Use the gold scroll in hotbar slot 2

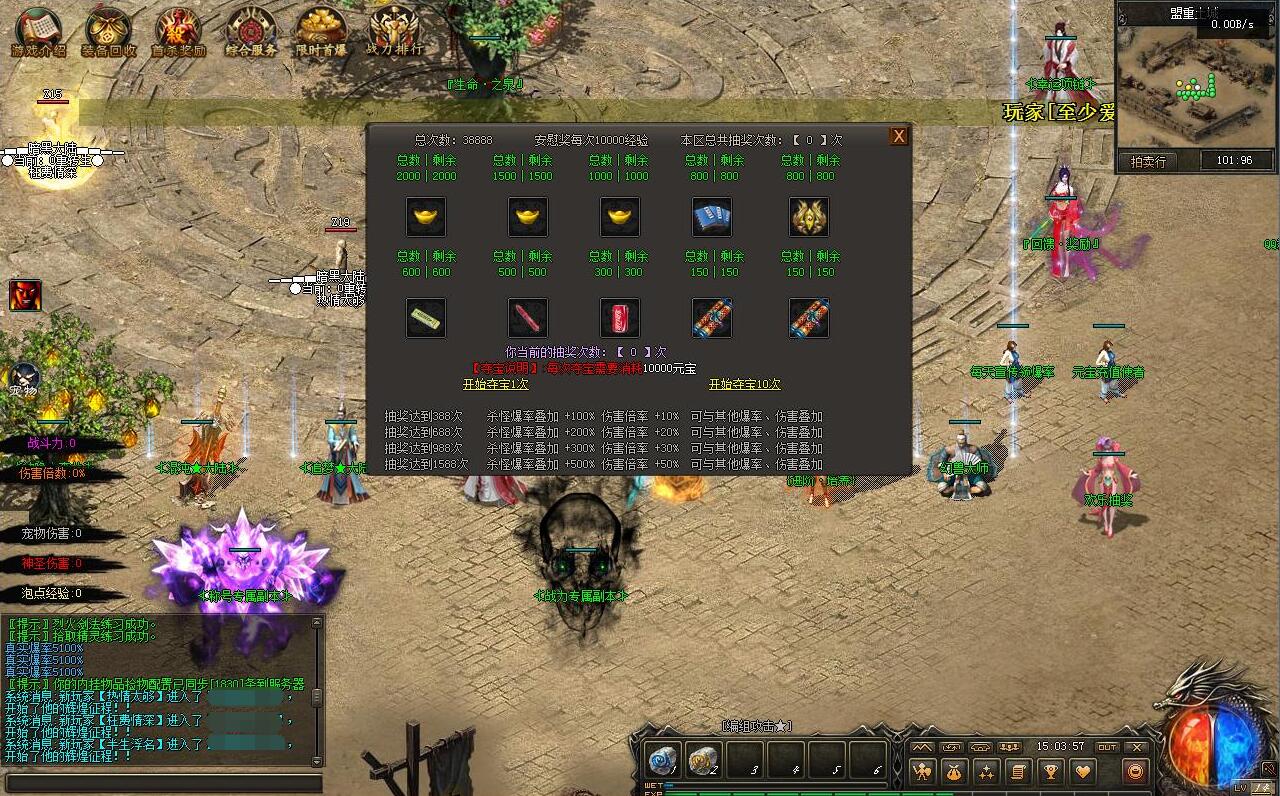tap(703, 759)
